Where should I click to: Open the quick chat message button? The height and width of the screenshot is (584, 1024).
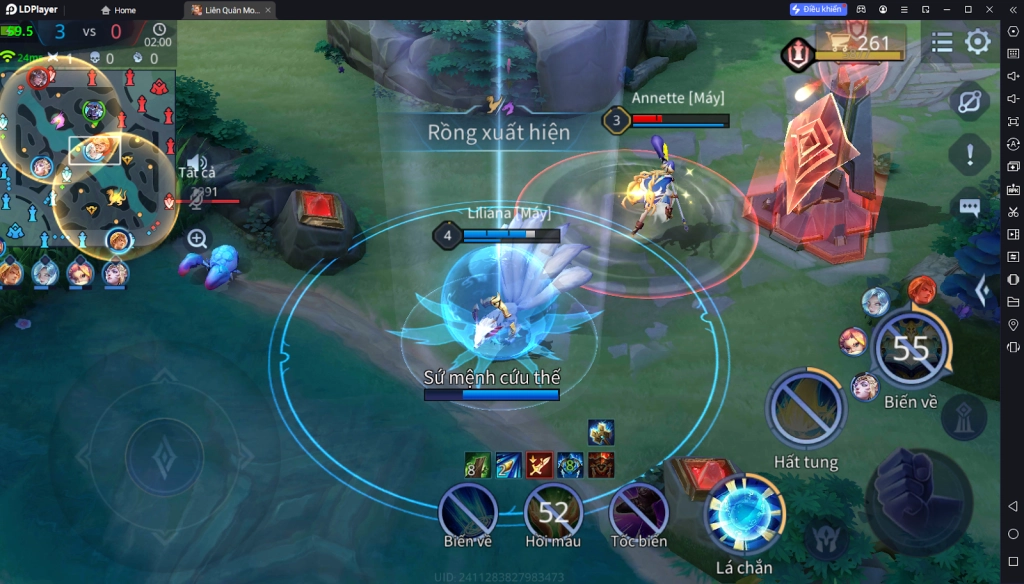point(969,207)
